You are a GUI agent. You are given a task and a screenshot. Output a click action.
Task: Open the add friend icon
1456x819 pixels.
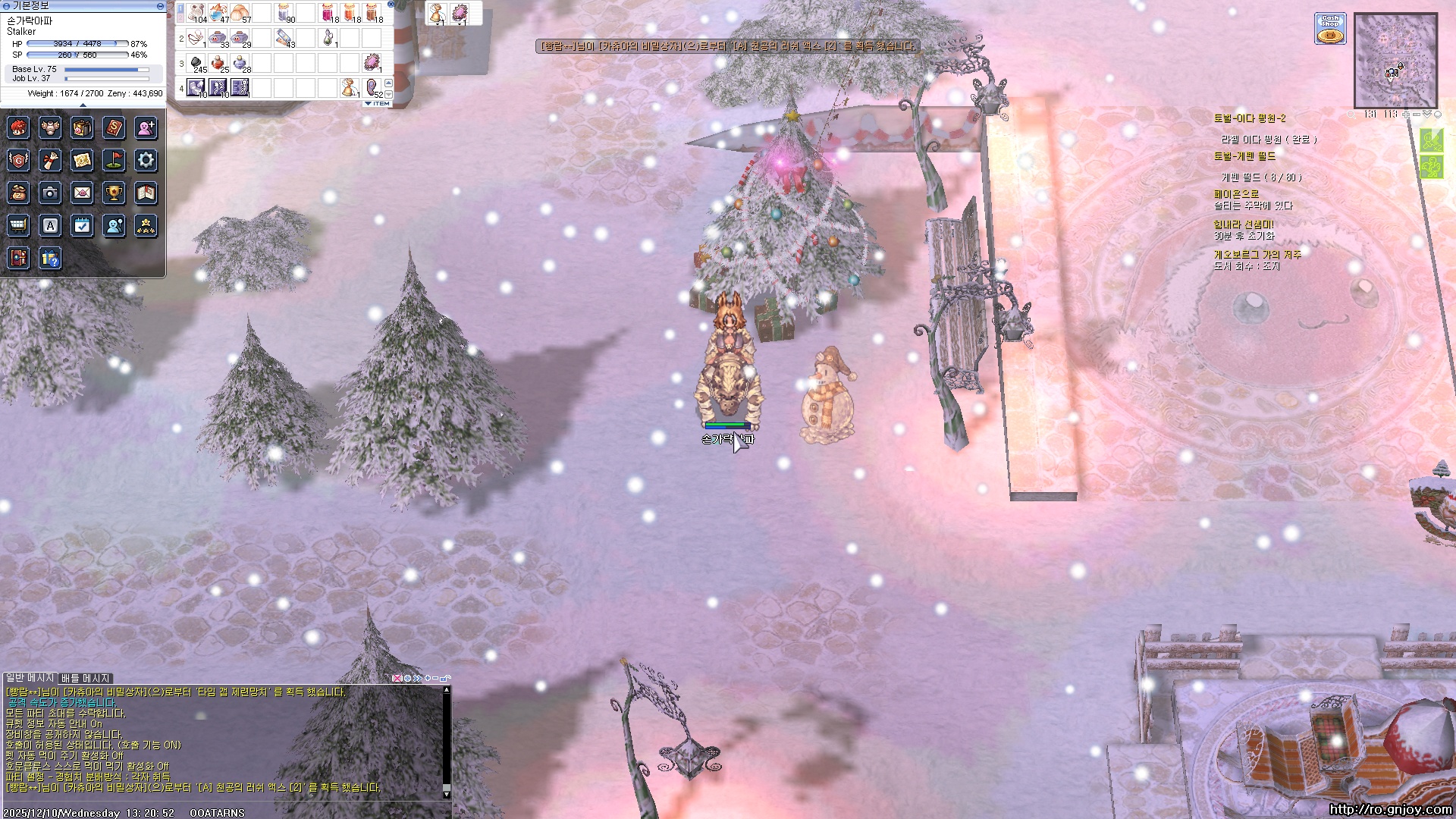[x=146, y=128]
